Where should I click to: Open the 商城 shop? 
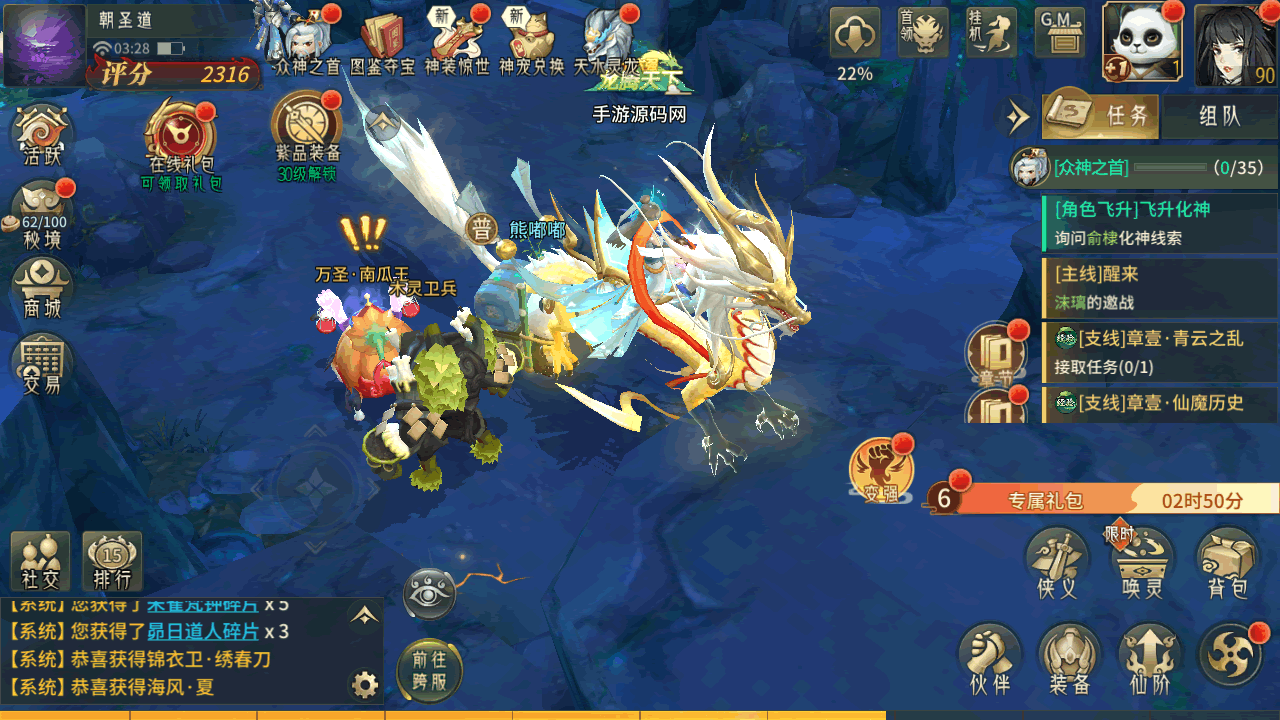[42, 290]
